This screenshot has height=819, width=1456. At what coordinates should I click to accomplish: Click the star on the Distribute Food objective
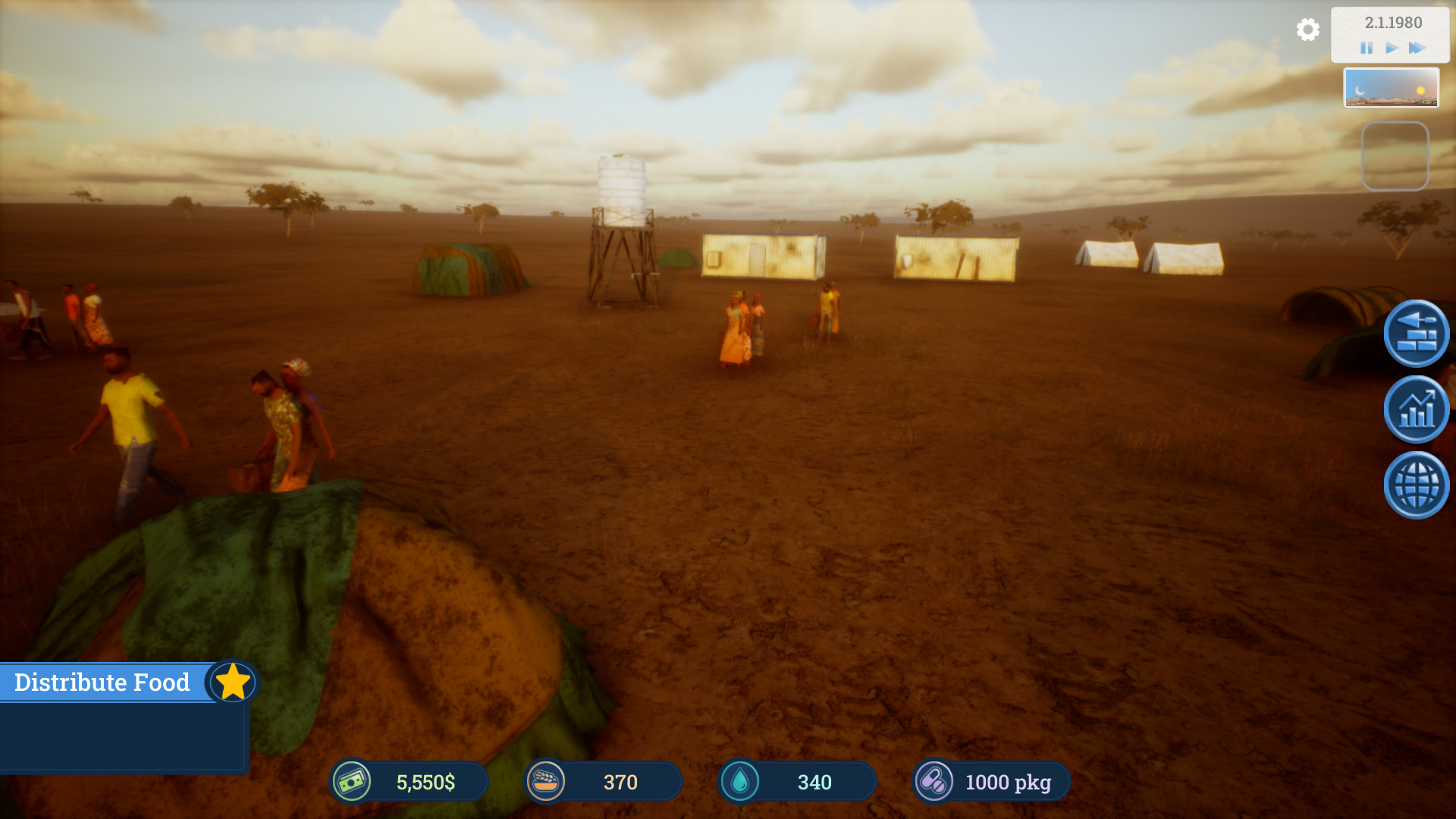(233, 682)
